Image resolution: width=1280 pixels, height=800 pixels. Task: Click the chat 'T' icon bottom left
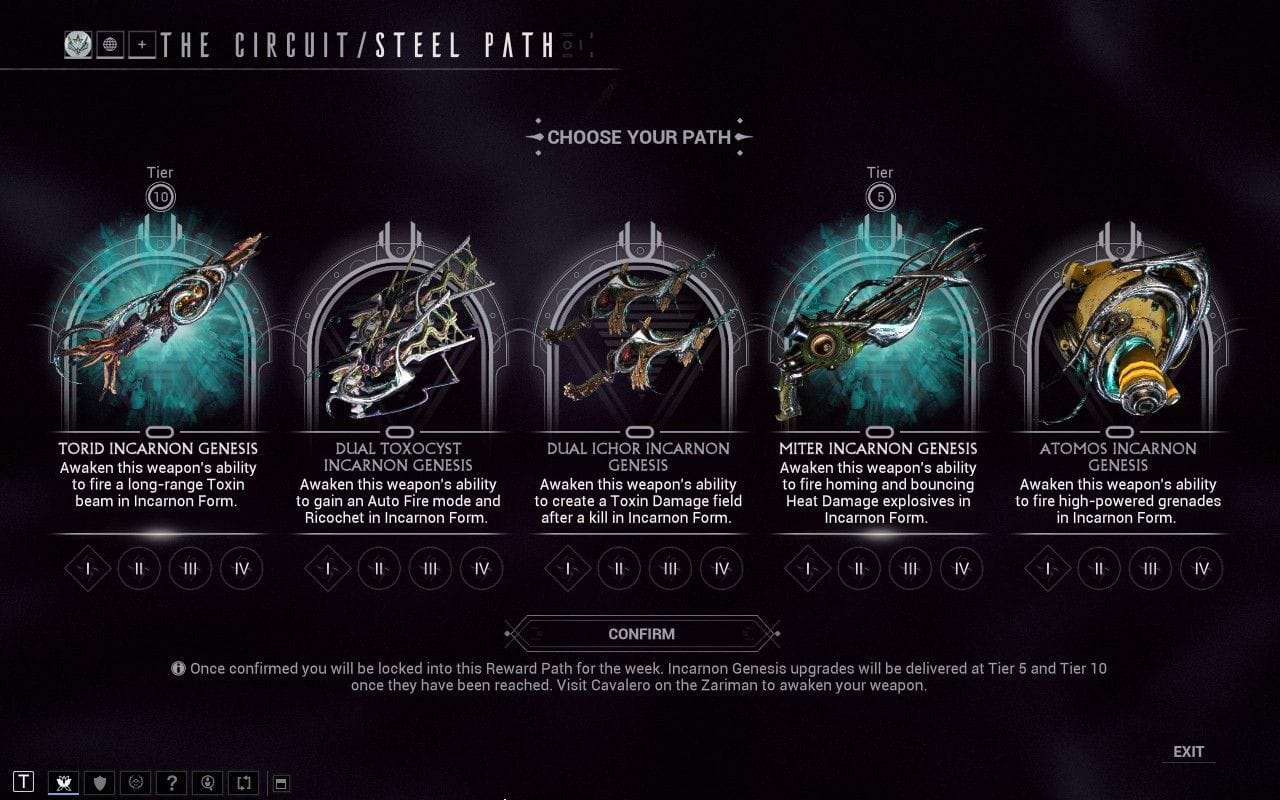tap(24, 783)
